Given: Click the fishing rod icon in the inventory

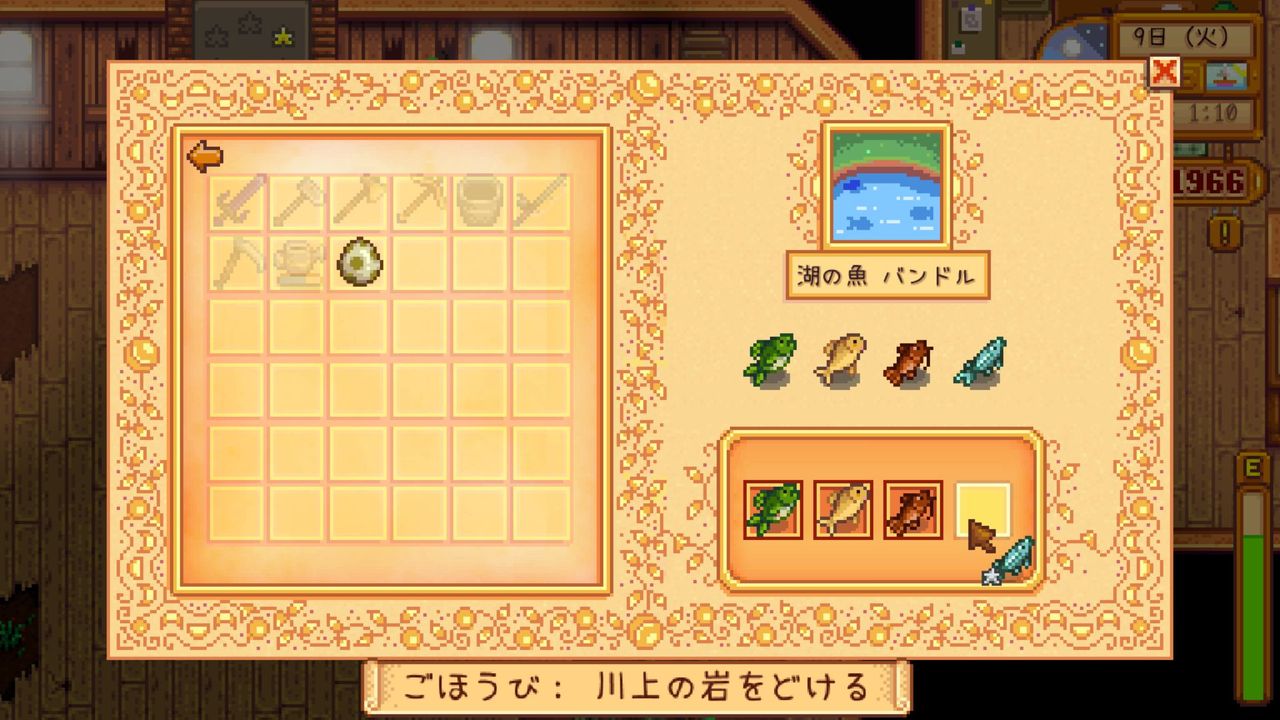Looking at the screenshot, I should [541, 200].
